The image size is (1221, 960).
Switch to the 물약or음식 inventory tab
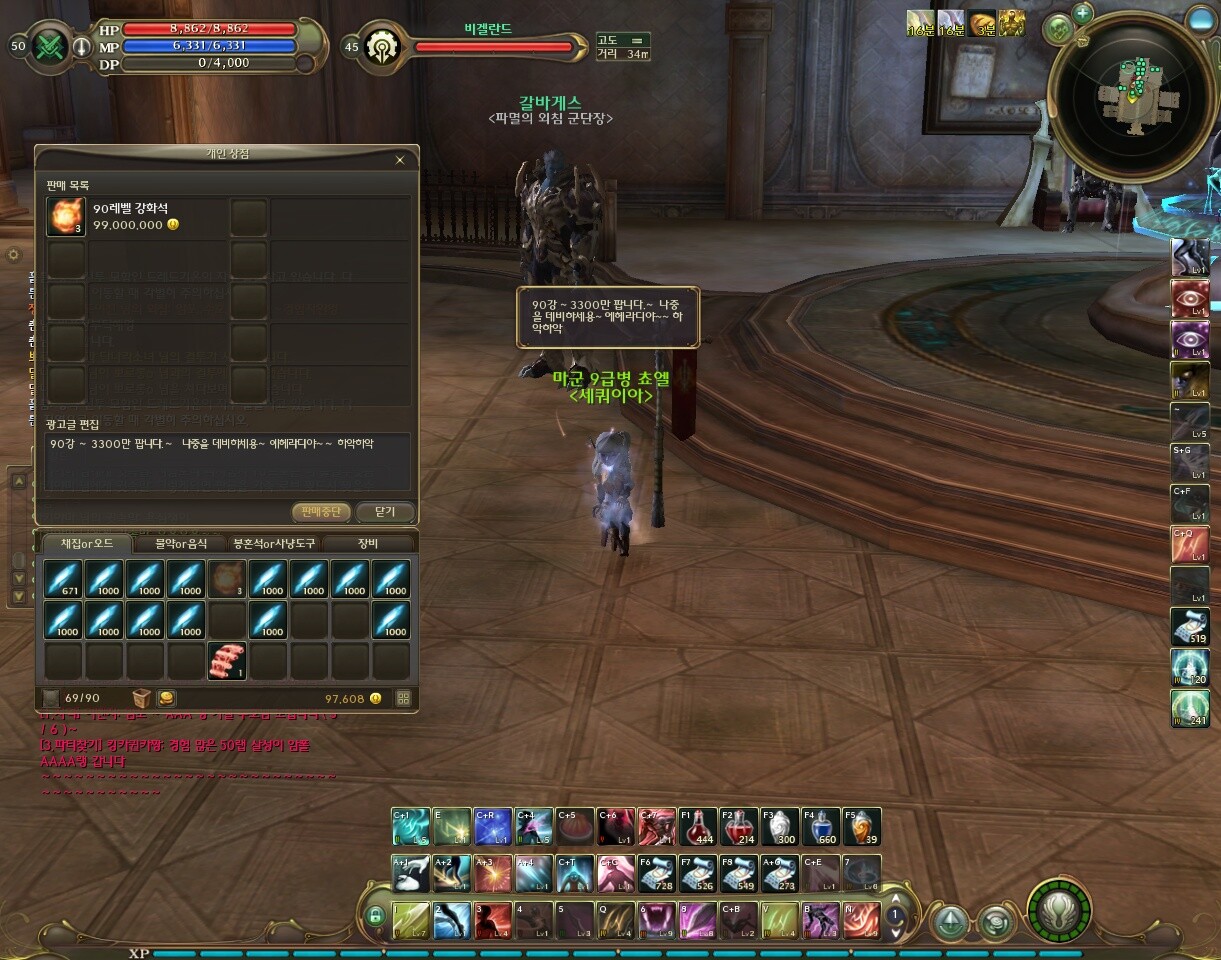click(181, 544)
